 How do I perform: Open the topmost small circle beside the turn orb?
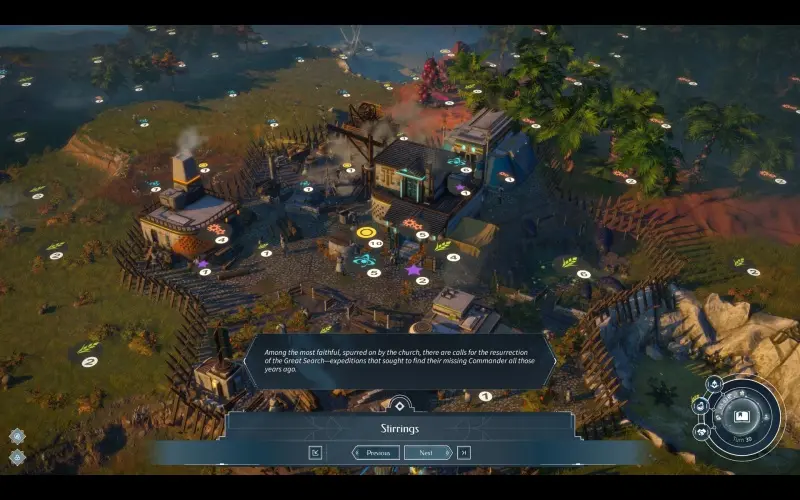[714, 384]
